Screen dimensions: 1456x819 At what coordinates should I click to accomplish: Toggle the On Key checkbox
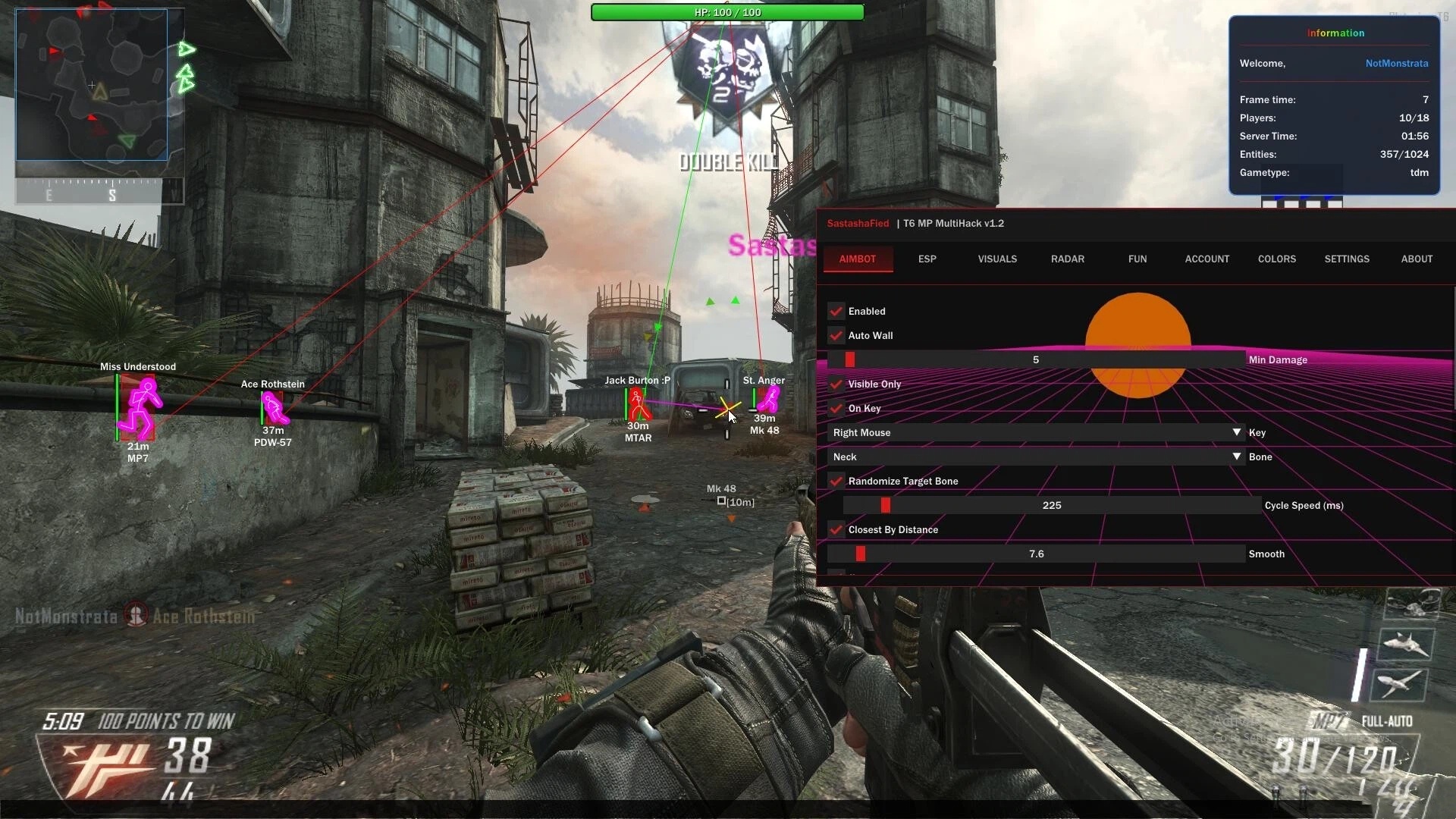[836, 409]
